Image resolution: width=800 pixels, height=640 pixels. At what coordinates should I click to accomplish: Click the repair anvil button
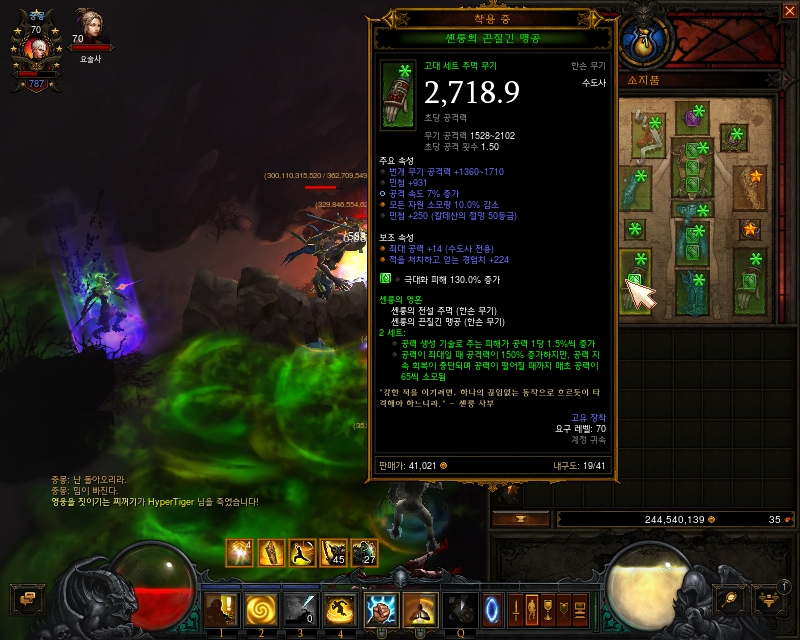pyautogui.click(x=520, y=520)
